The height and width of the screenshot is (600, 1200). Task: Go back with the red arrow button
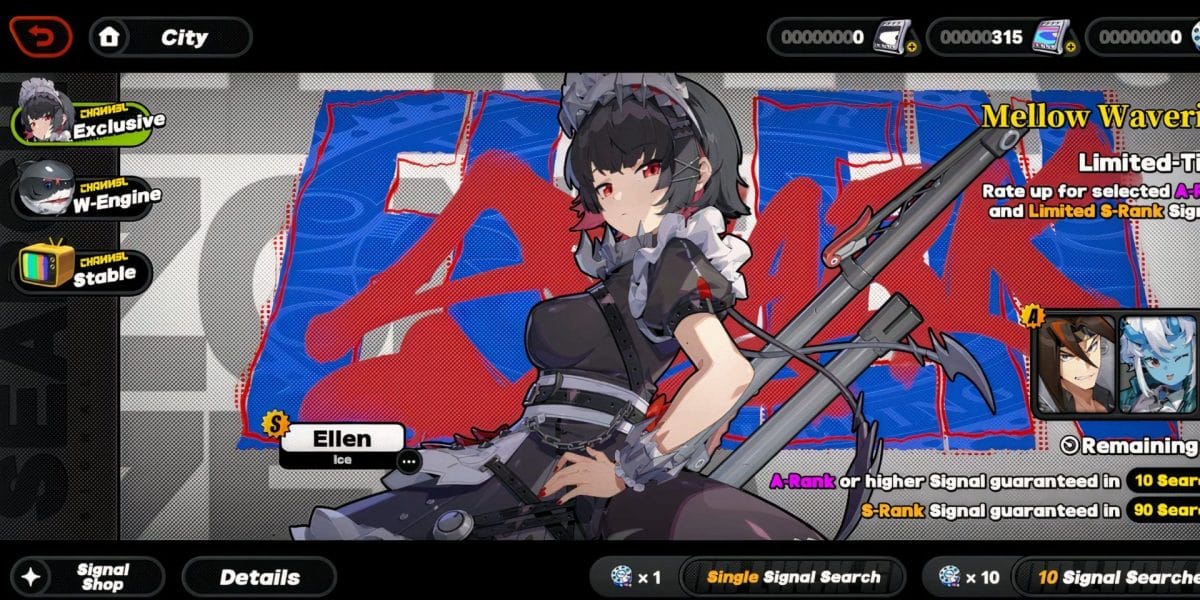pyautogui.click(x=41, y=37)
